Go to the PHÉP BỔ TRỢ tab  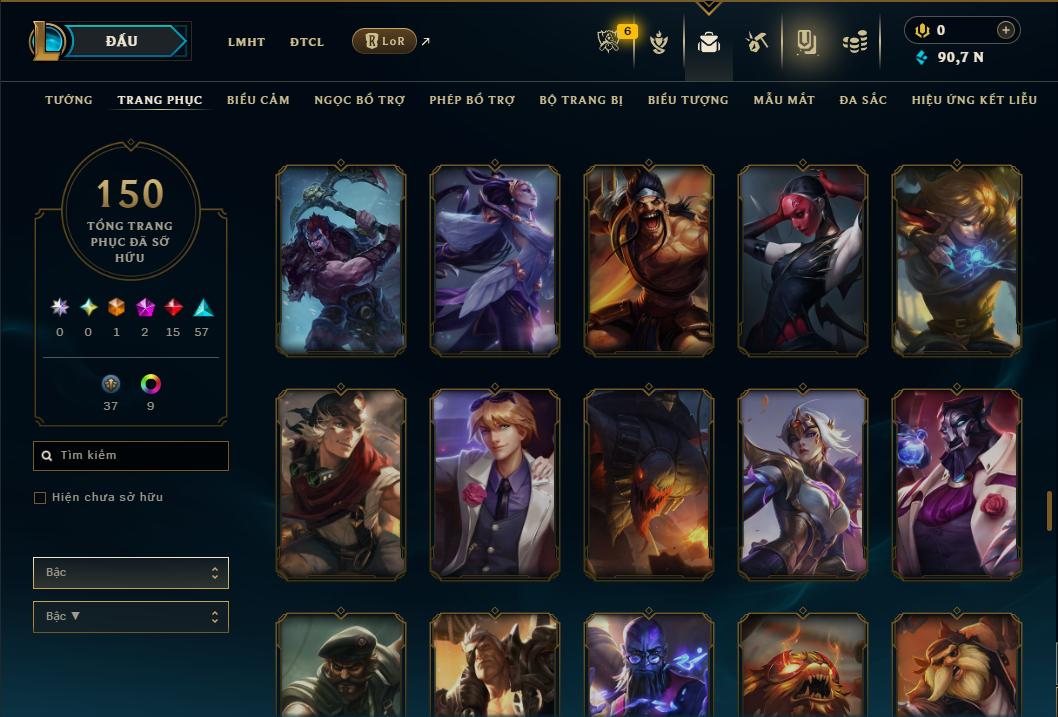[x=472, y=100]
